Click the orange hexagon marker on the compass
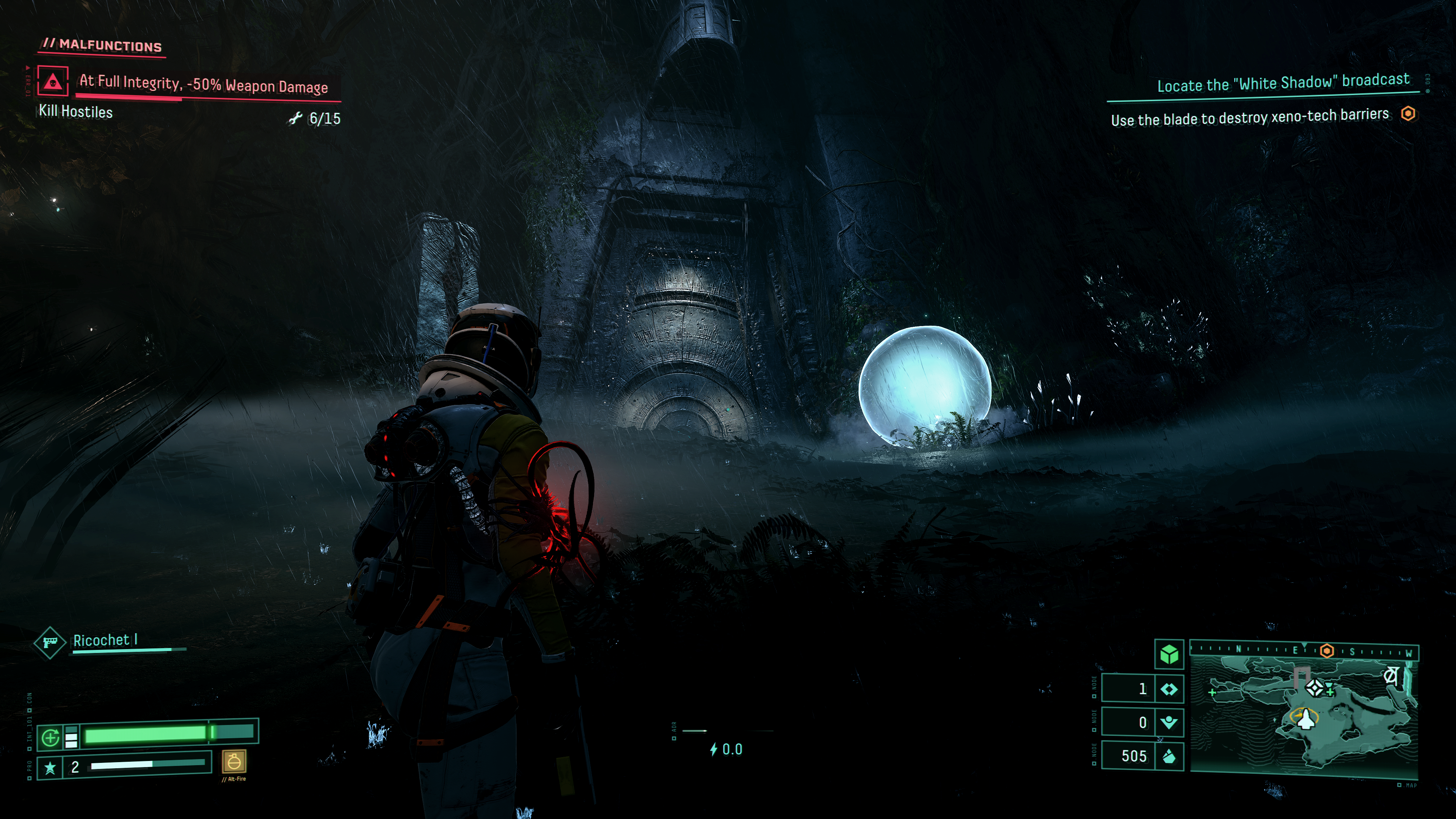Screen dimensions: 1456x819 (x=1327, y=651)
